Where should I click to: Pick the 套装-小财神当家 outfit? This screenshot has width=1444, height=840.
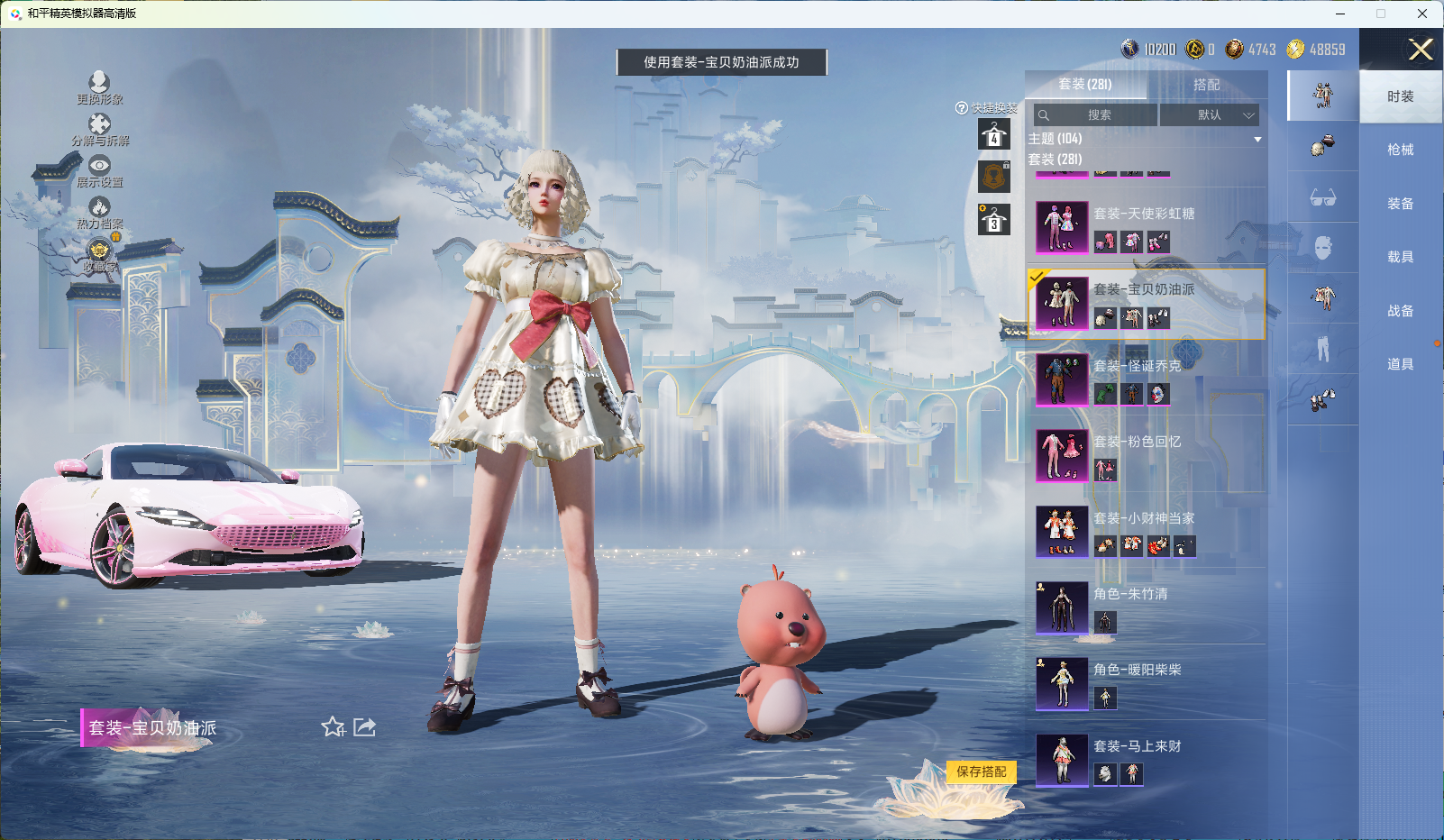(x=1145, y=532)
